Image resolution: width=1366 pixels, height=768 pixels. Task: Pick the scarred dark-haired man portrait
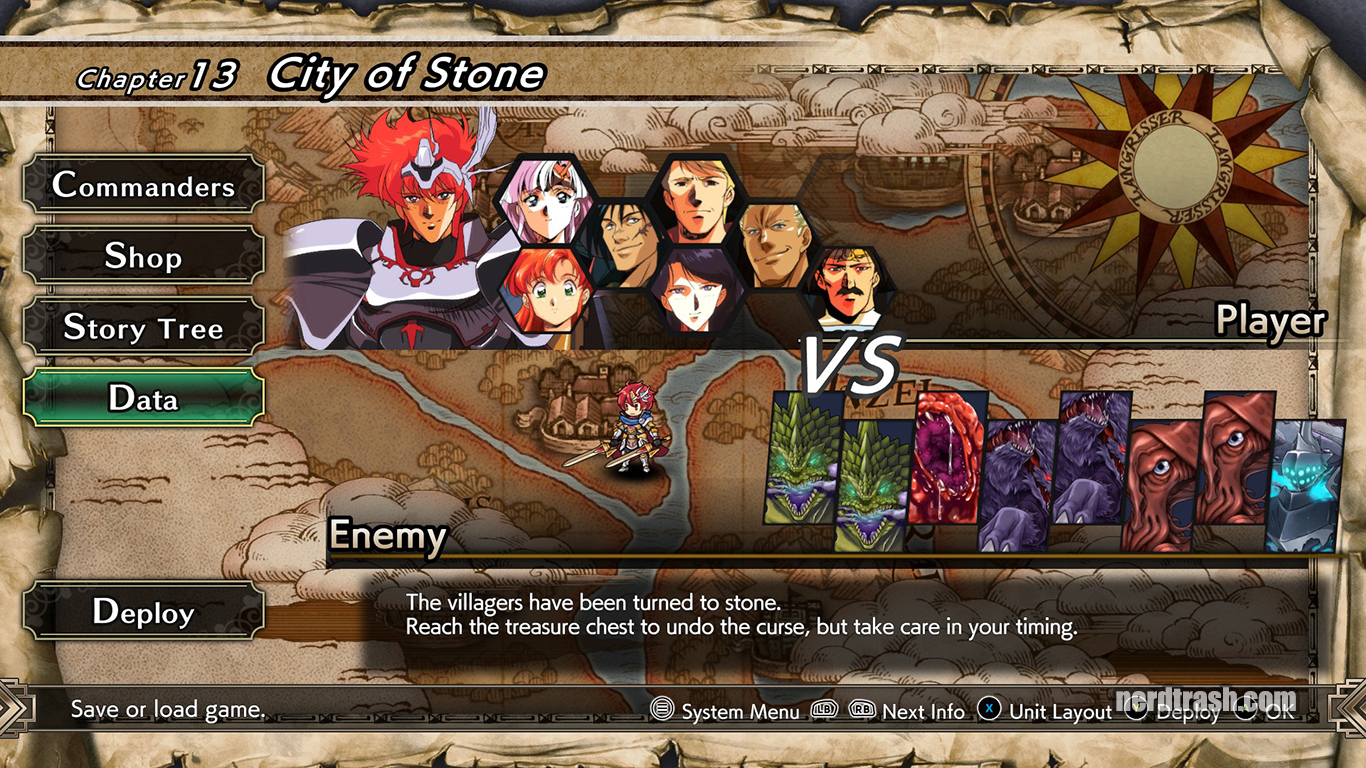(x=621, y=246)
